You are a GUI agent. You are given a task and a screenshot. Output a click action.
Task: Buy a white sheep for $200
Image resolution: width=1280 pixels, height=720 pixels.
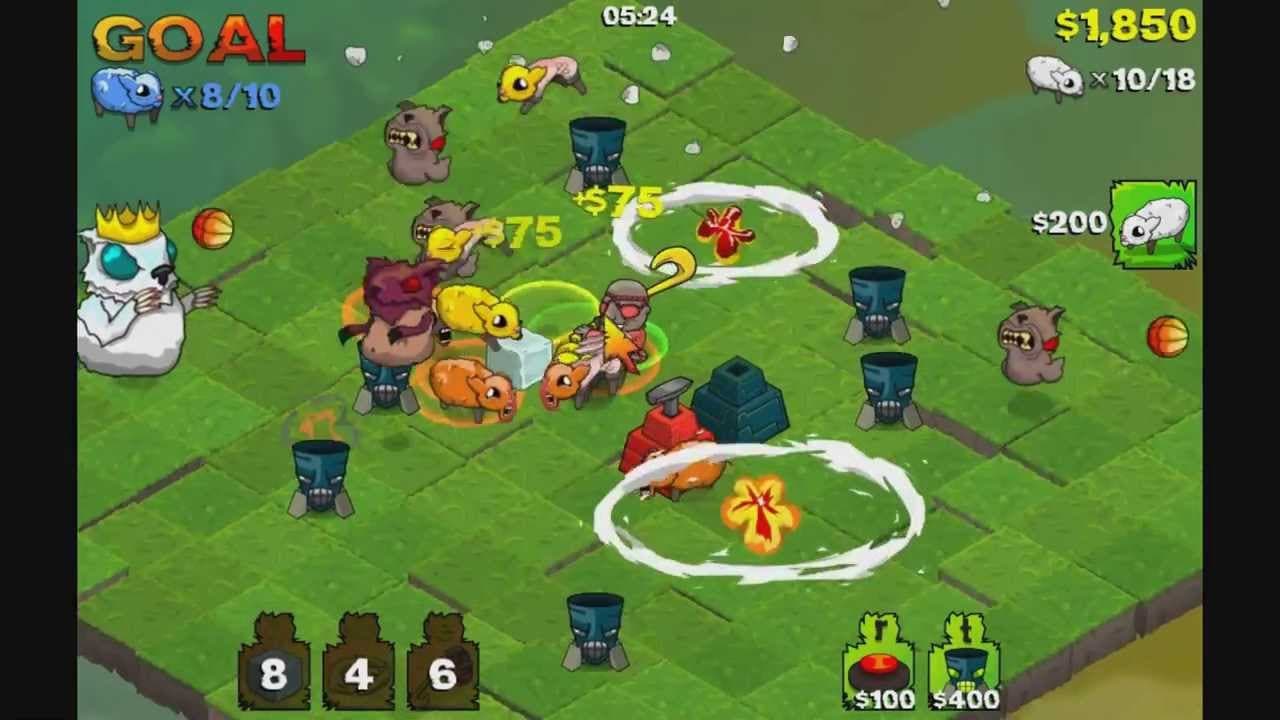coord(1152,224)
